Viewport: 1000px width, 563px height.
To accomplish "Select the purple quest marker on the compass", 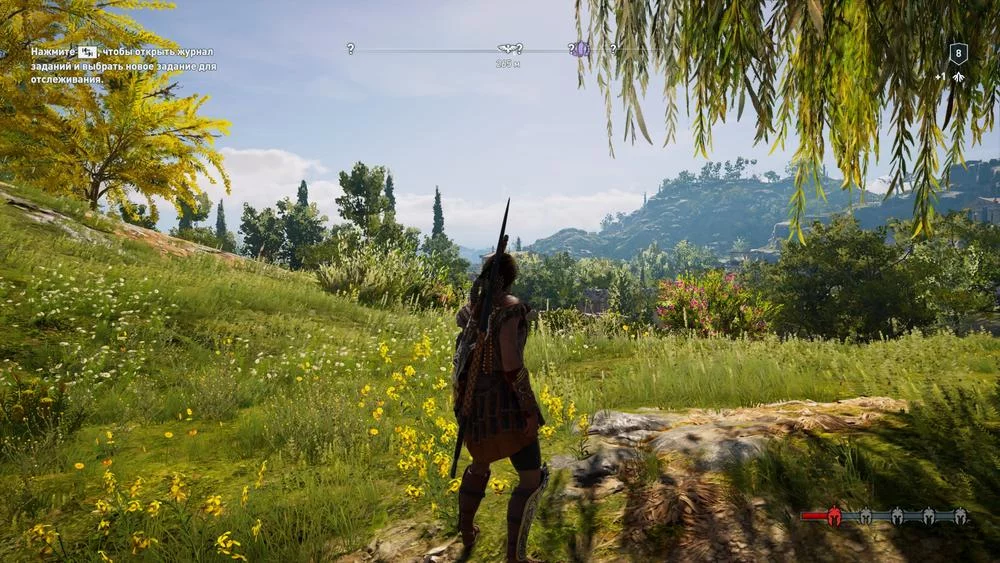I will [580, 48].
